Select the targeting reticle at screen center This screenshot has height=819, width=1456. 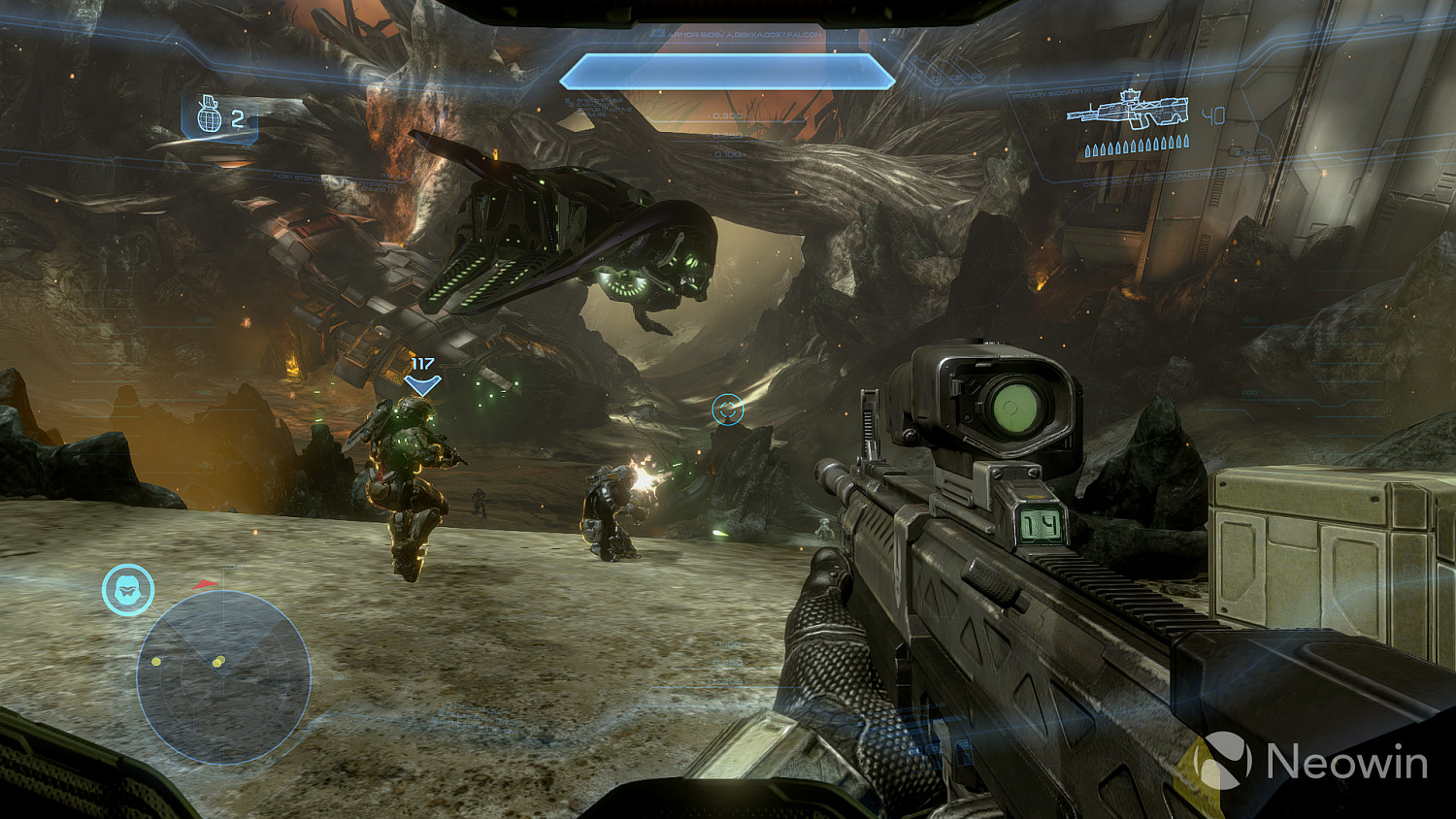(727, 409)
